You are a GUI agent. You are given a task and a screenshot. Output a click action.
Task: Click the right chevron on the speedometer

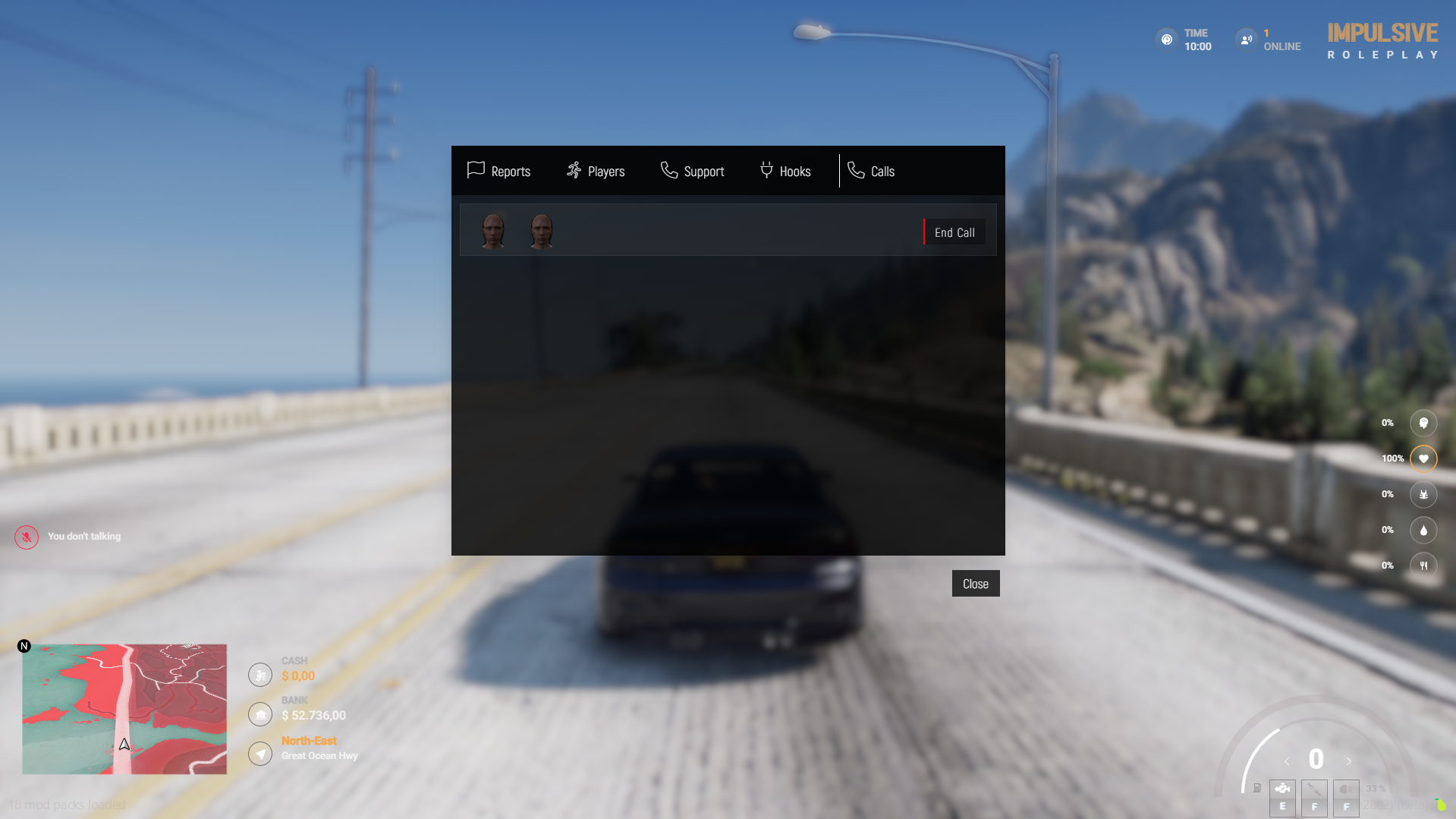tap(1349, 761)
